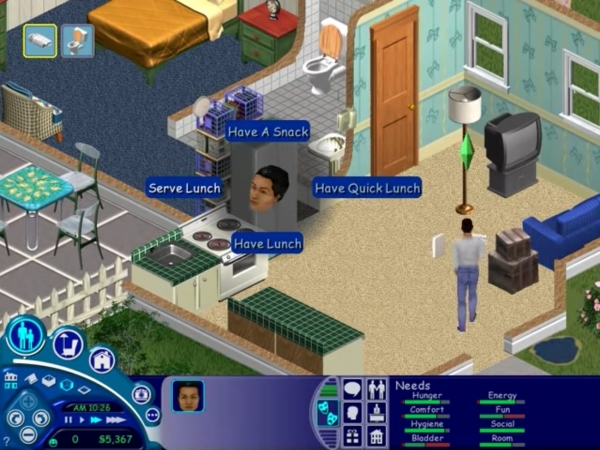Click the queued newspaper action icon

(40, 41)
